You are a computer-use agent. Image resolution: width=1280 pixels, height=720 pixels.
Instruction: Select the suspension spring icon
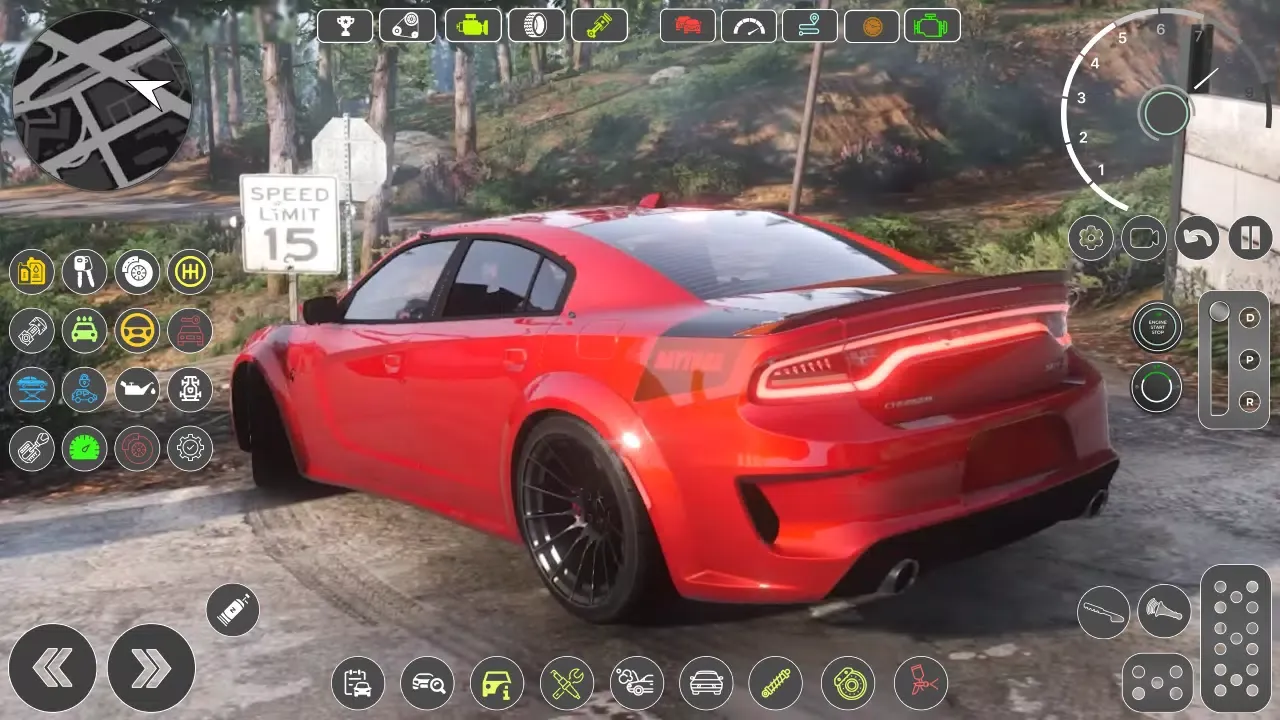pos(776,682)
